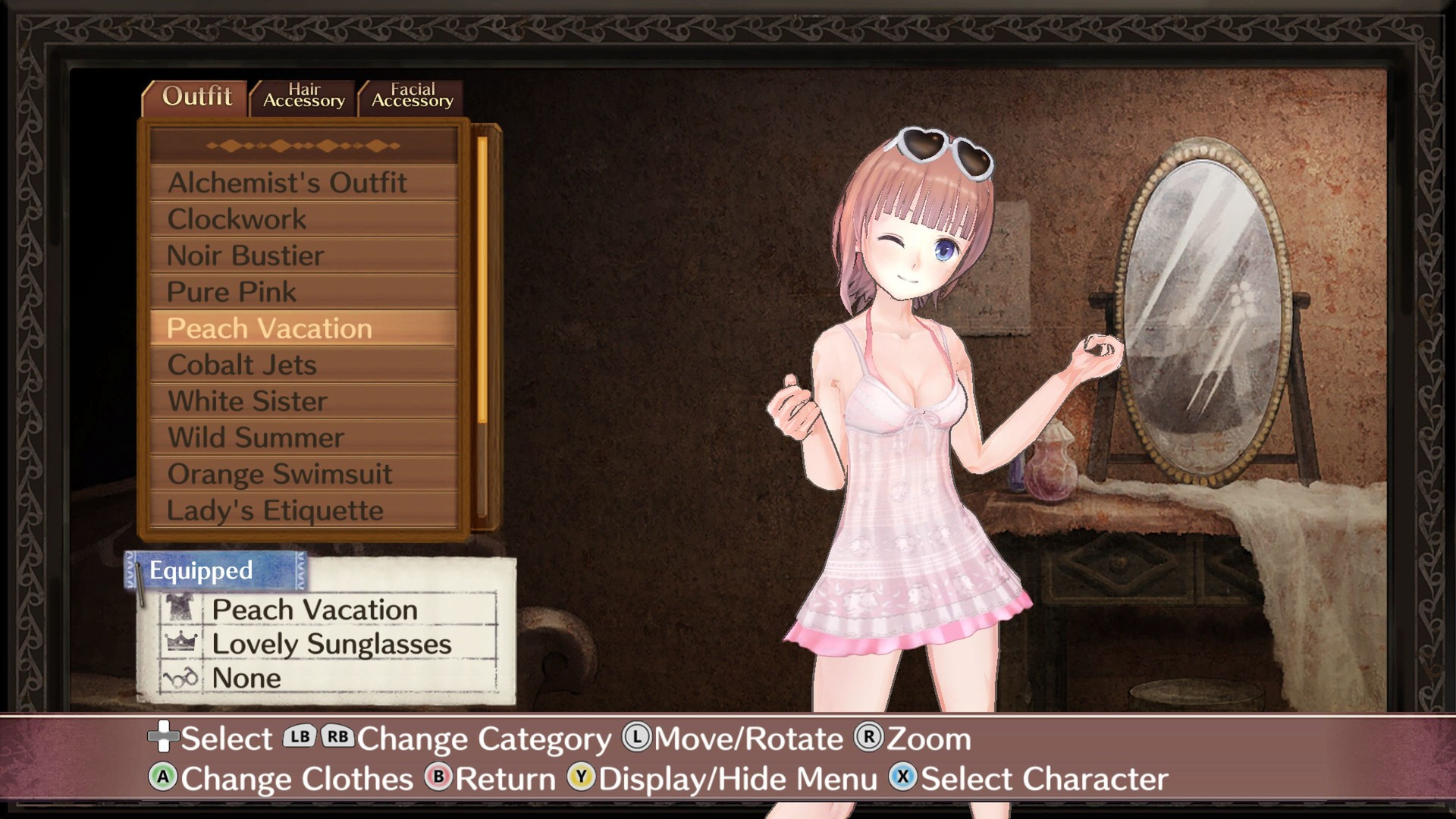
Task: Select the Outfit tab
Action: (x=196, y=97)
